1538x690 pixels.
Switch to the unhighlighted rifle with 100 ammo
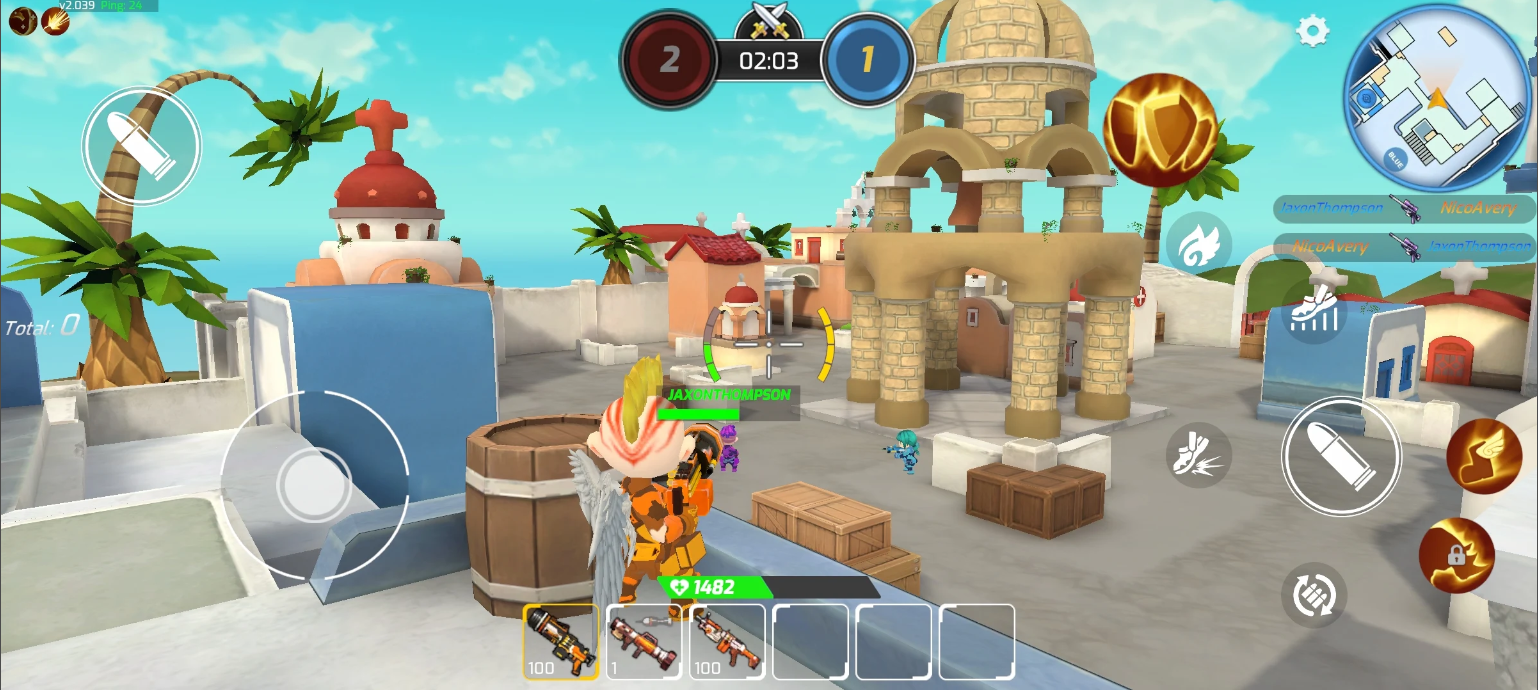pos(727,642)
